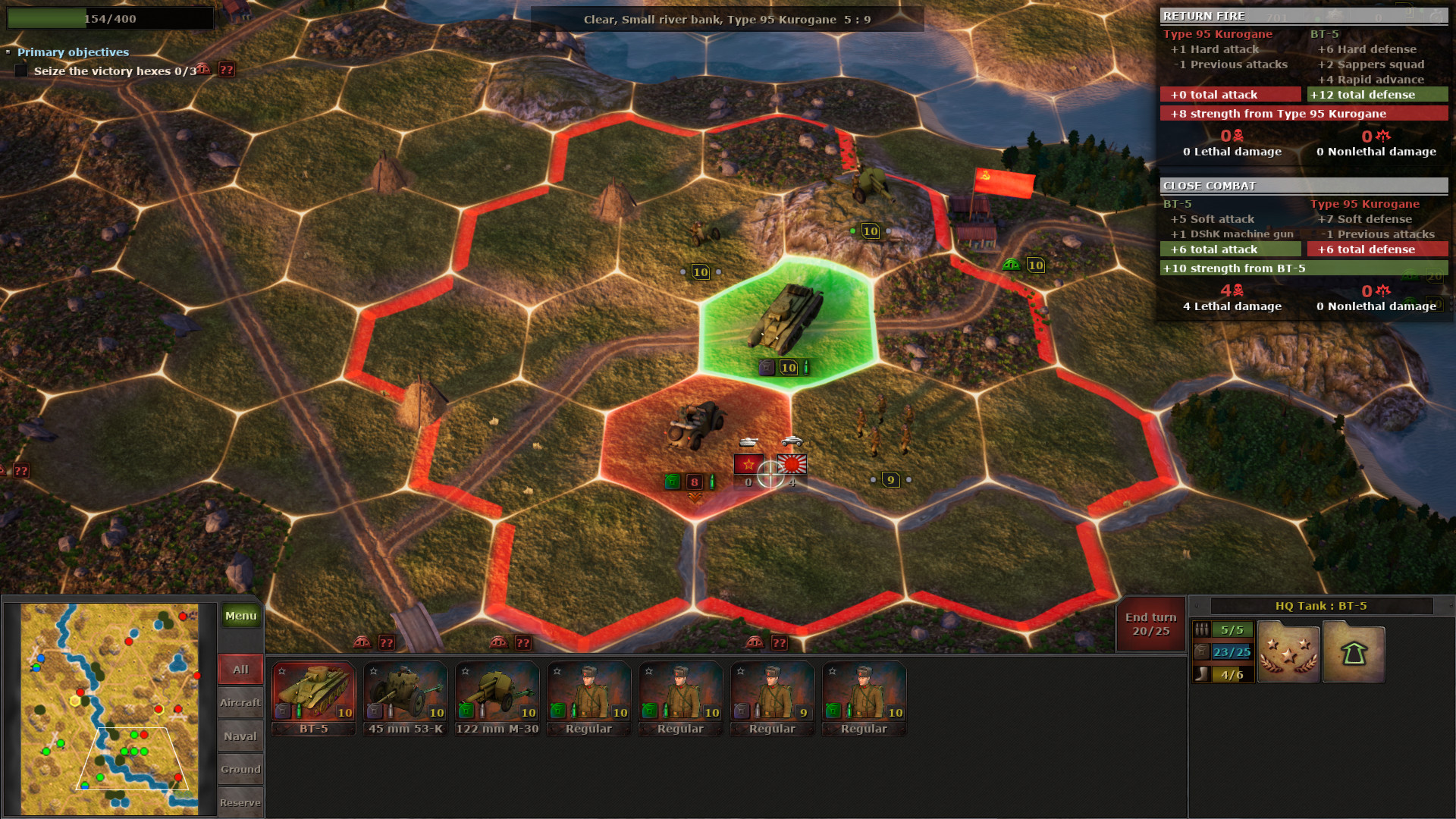Viewport: 1456px width, 819px height.
Task: Toggle the star on the BT-5 unit card
Action: tap(281, 670)
